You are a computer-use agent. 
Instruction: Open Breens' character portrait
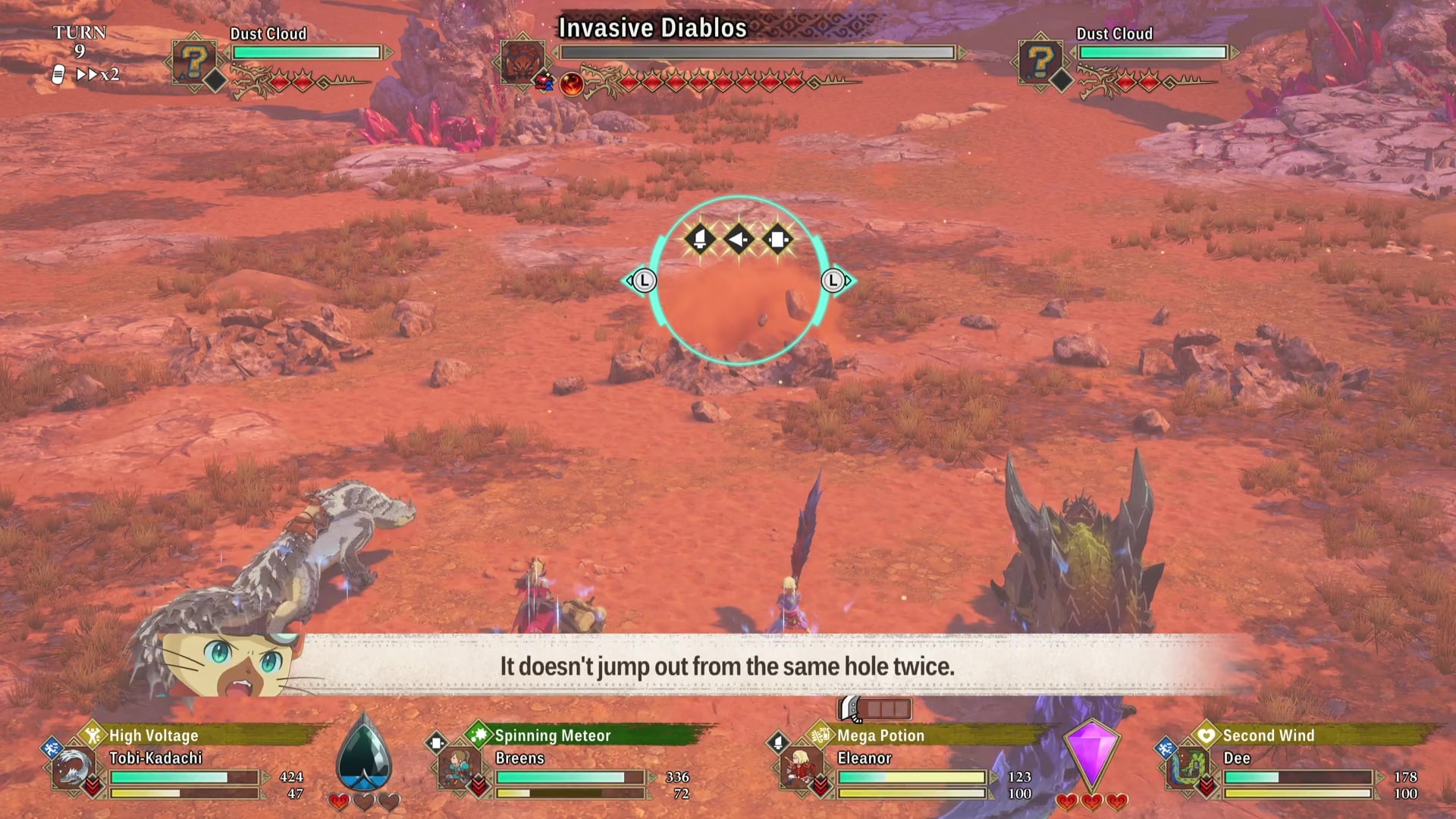(x=459, y=770)
